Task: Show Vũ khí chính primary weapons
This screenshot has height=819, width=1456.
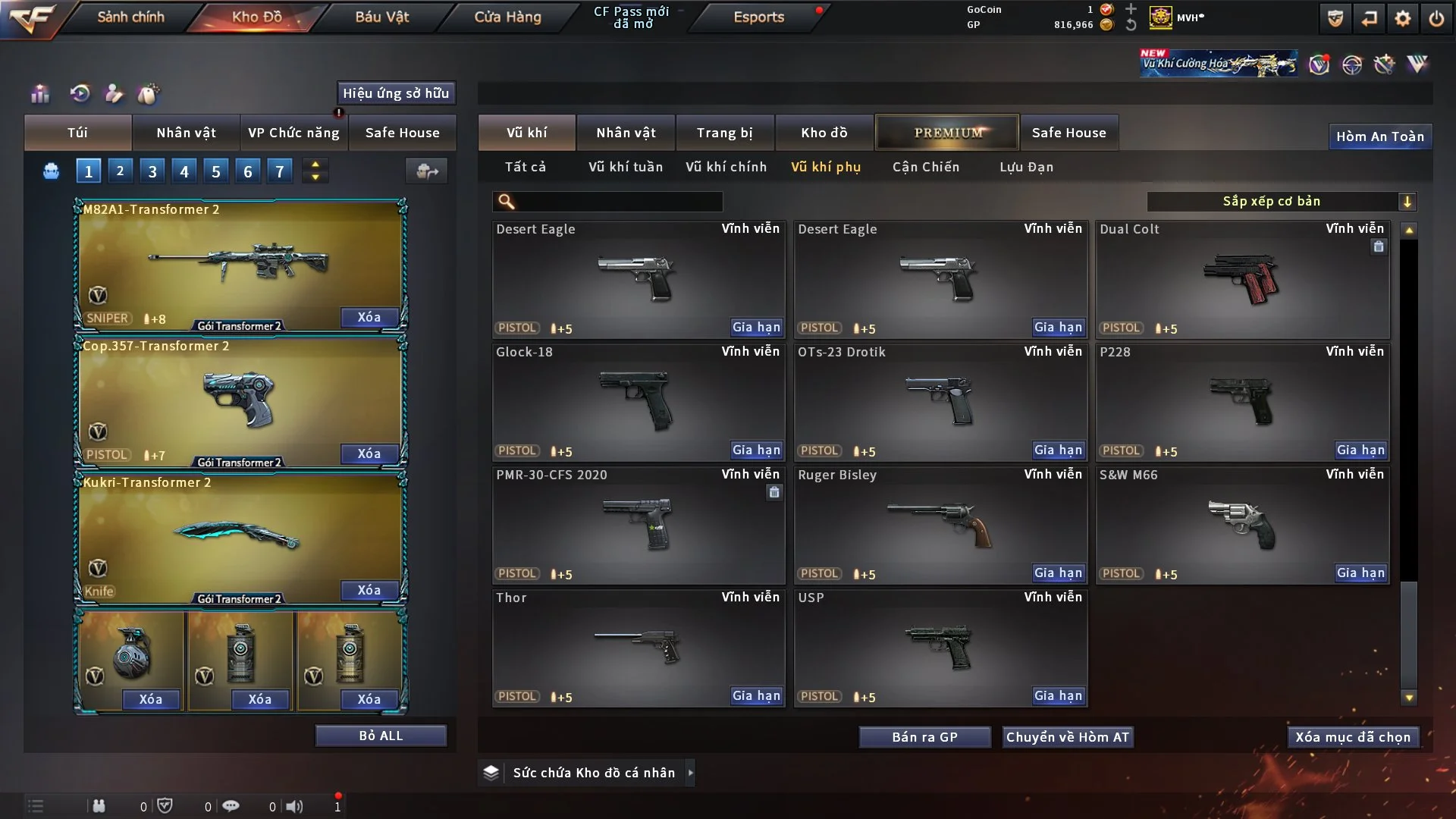Action: [726, 167]
